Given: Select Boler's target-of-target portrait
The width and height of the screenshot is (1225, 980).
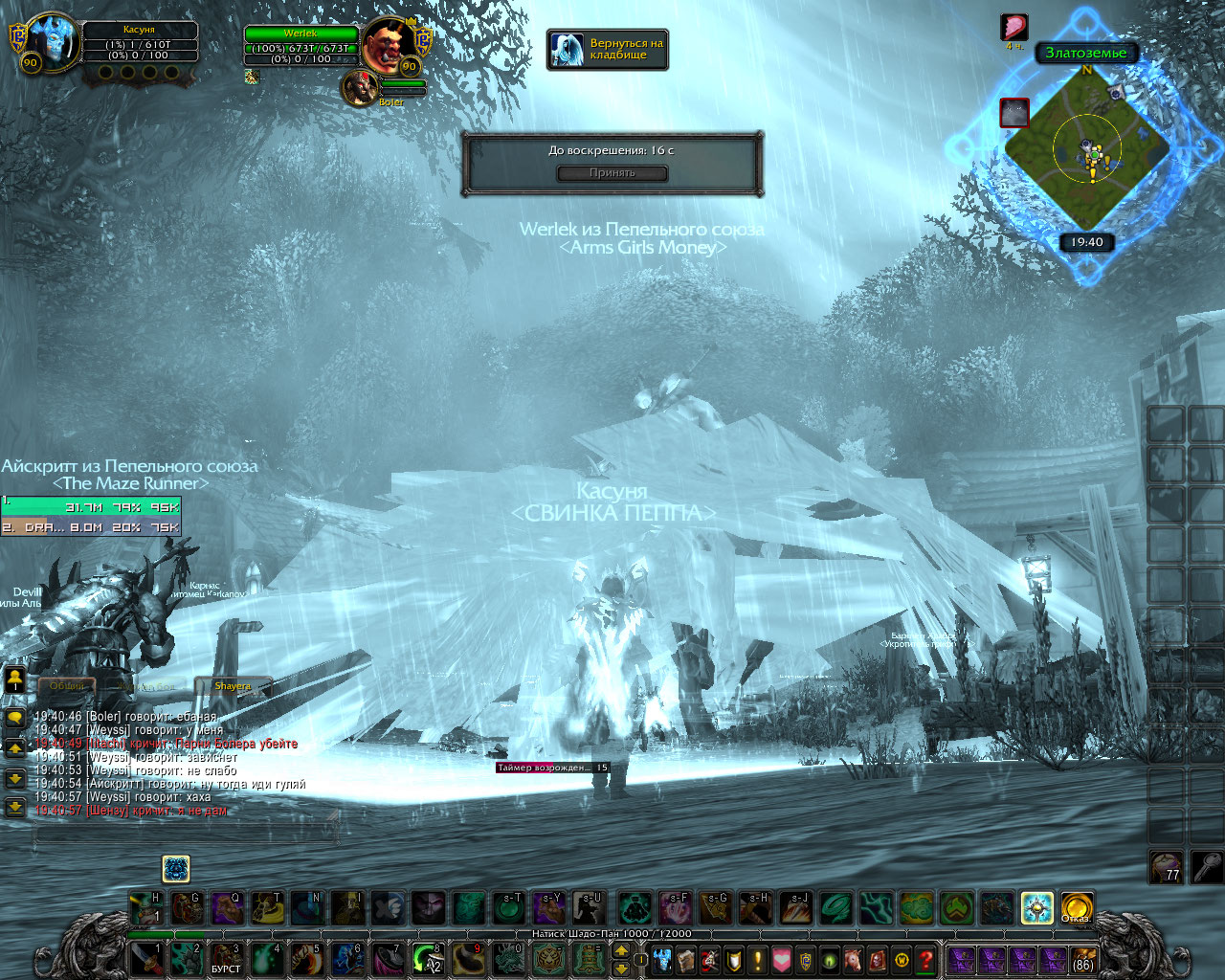Looking at the screenshot, I should 362,88.
